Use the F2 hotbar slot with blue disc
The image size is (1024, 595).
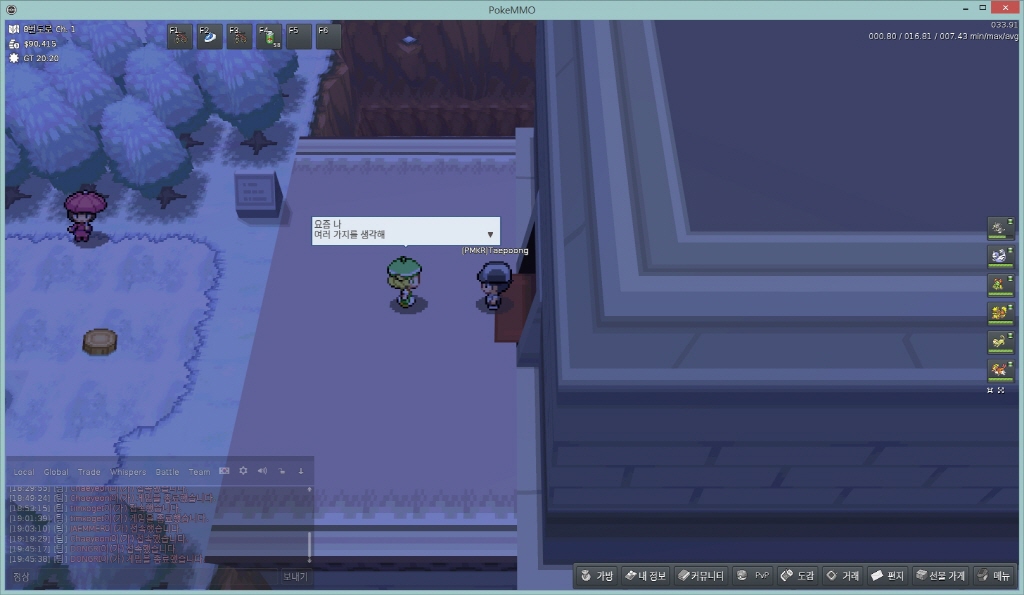(210, 37)
